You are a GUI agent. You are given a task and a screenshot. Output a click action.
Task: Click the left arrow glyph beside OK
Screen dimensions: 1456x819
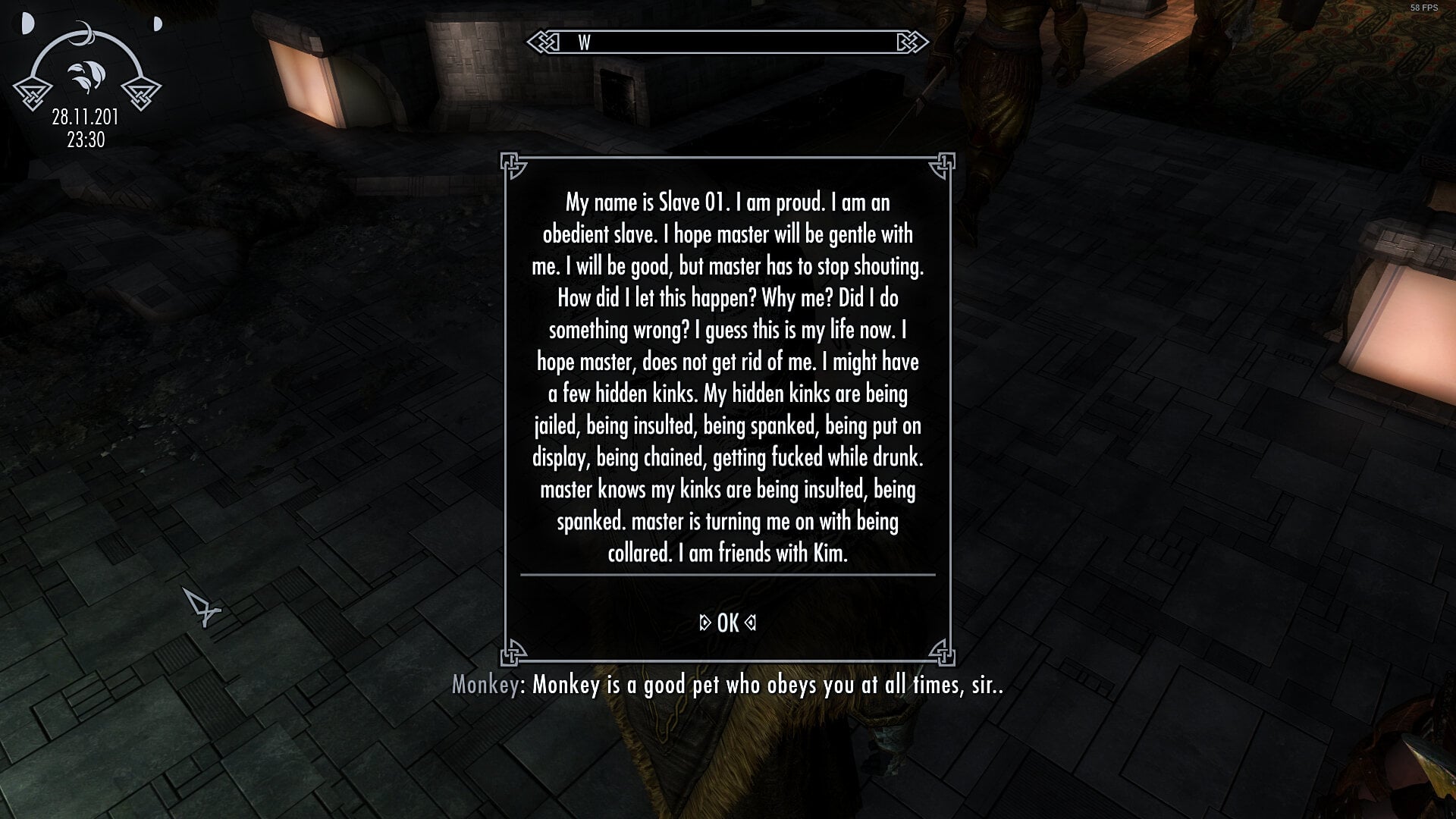pos(705,624)
